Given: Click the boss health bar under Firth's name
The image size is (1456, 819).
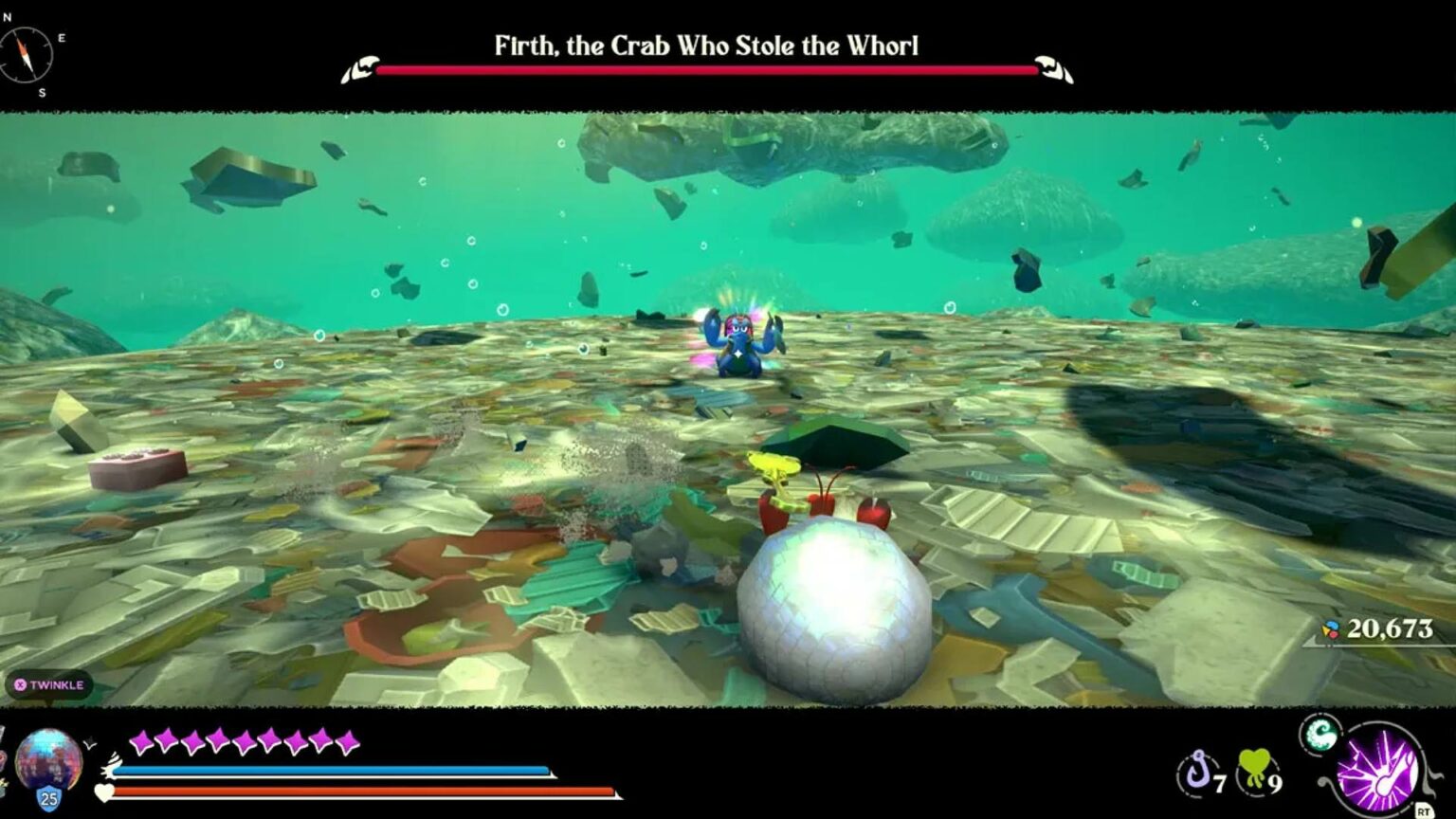Looking at the screenshot, I should click(x=706, y=68).
